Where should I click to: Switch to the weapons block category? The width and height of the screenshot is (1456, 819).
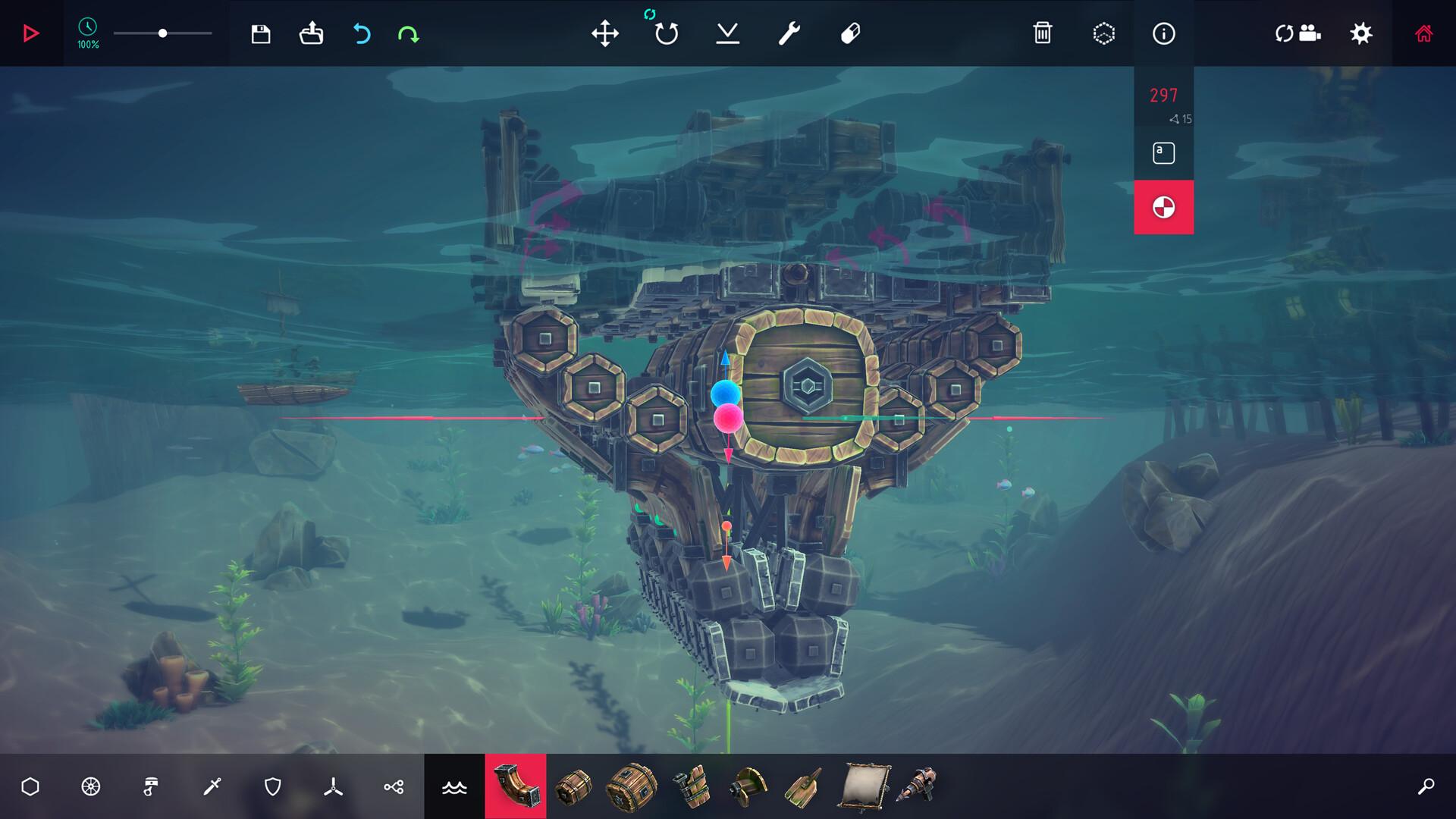(x=211, y=787)
